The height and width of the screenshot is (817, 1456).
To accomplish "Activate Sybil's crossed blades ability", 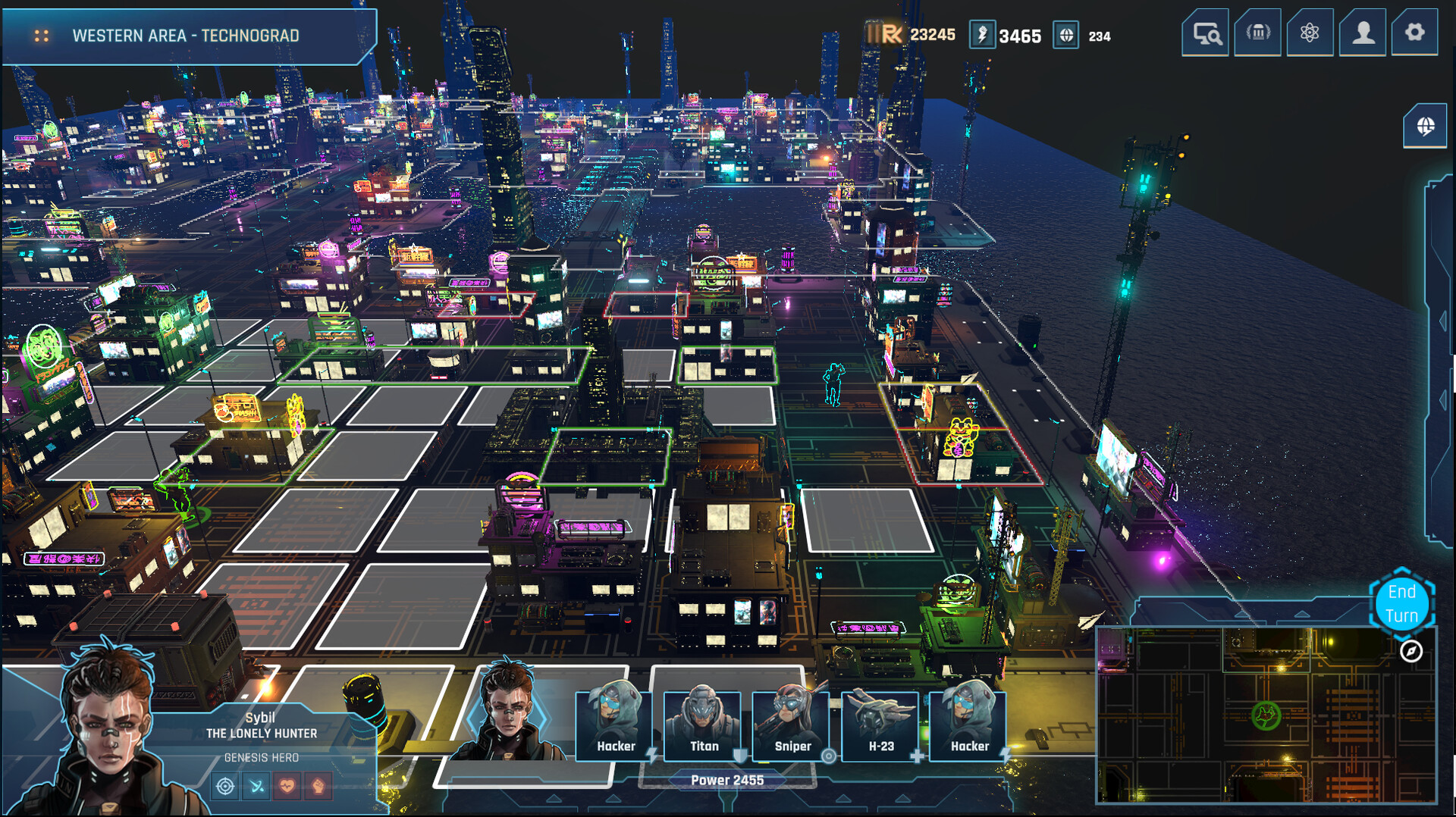I will 257,786.
